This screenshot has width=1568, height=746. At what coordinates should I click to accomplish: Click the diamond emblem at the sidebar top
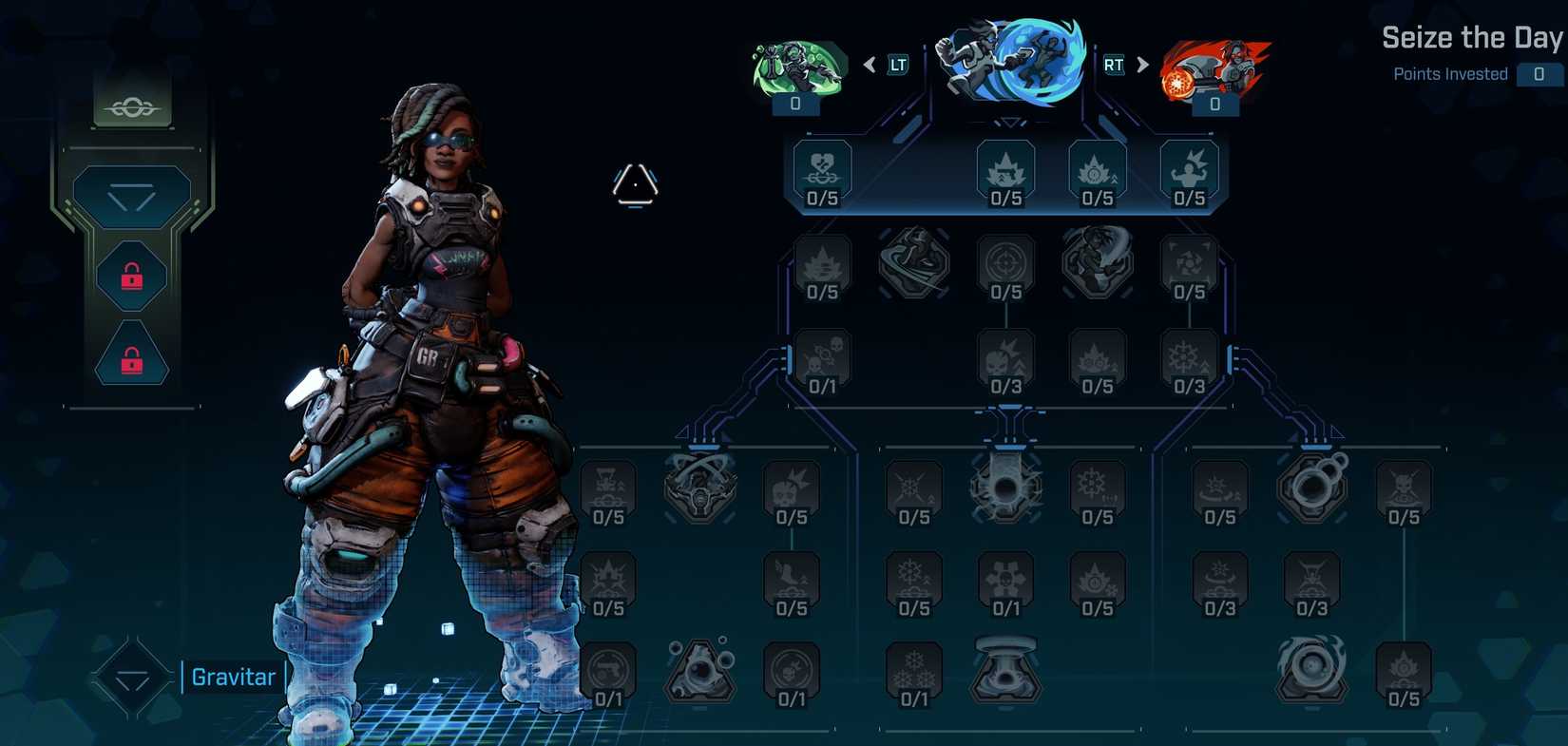coord(132,105)
